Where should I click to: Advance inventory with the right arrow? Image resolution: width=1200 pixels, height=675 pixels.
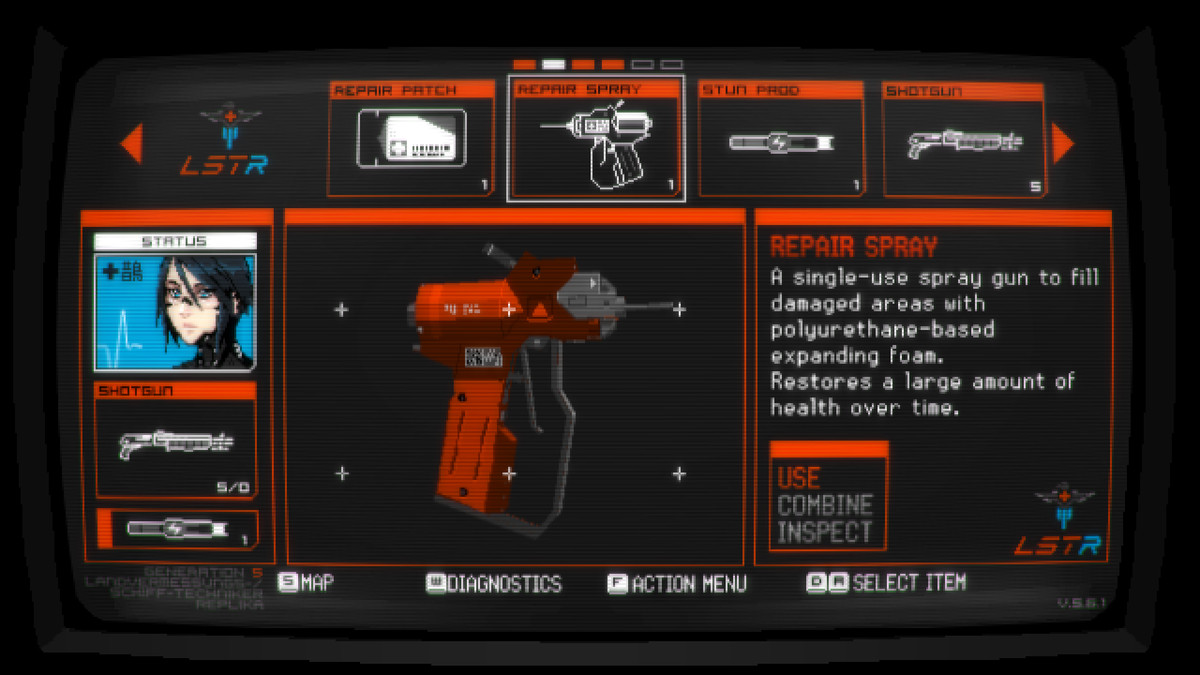(x=1062, y=144)
